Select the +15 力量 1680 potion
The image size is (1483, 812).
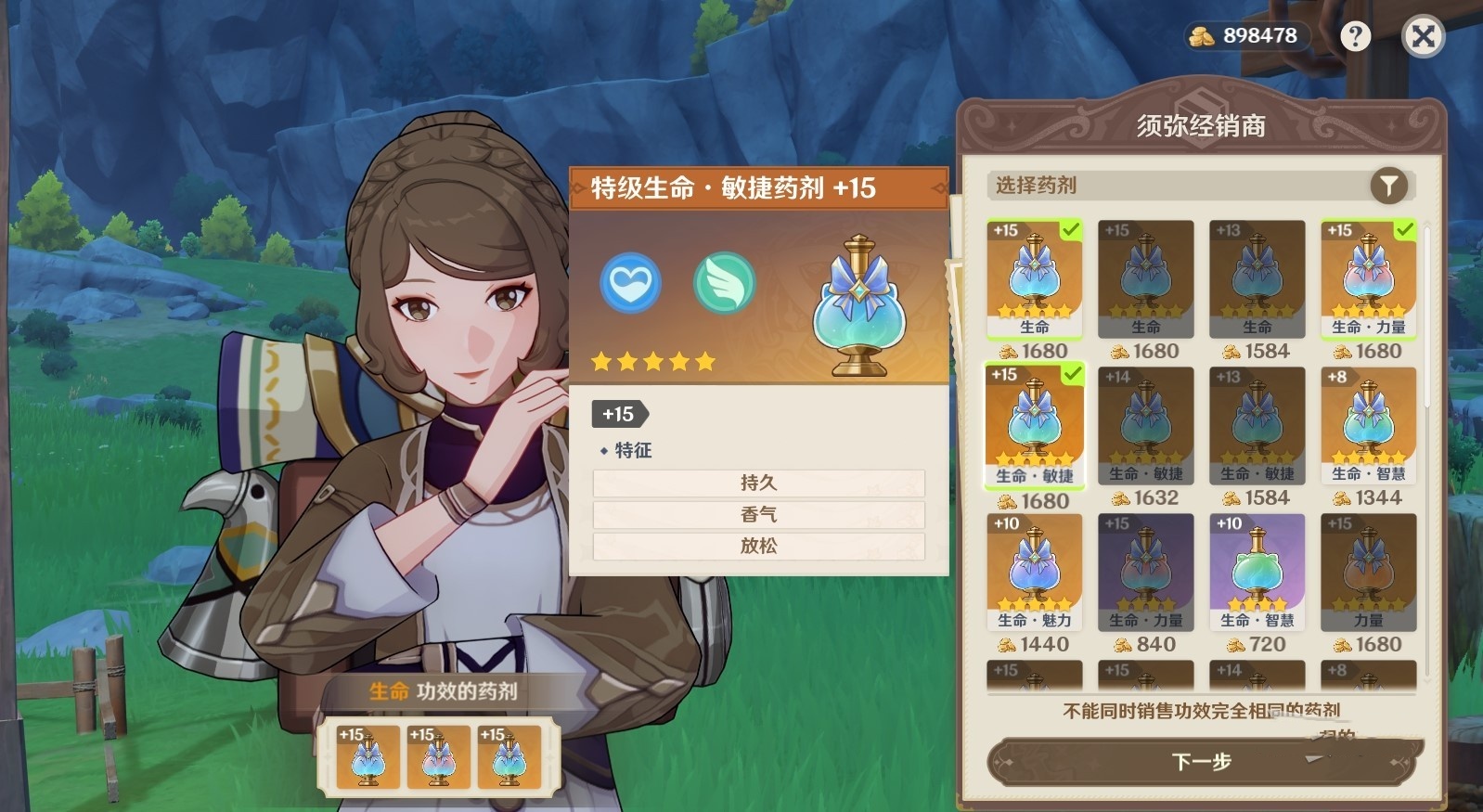[1367, 569]
